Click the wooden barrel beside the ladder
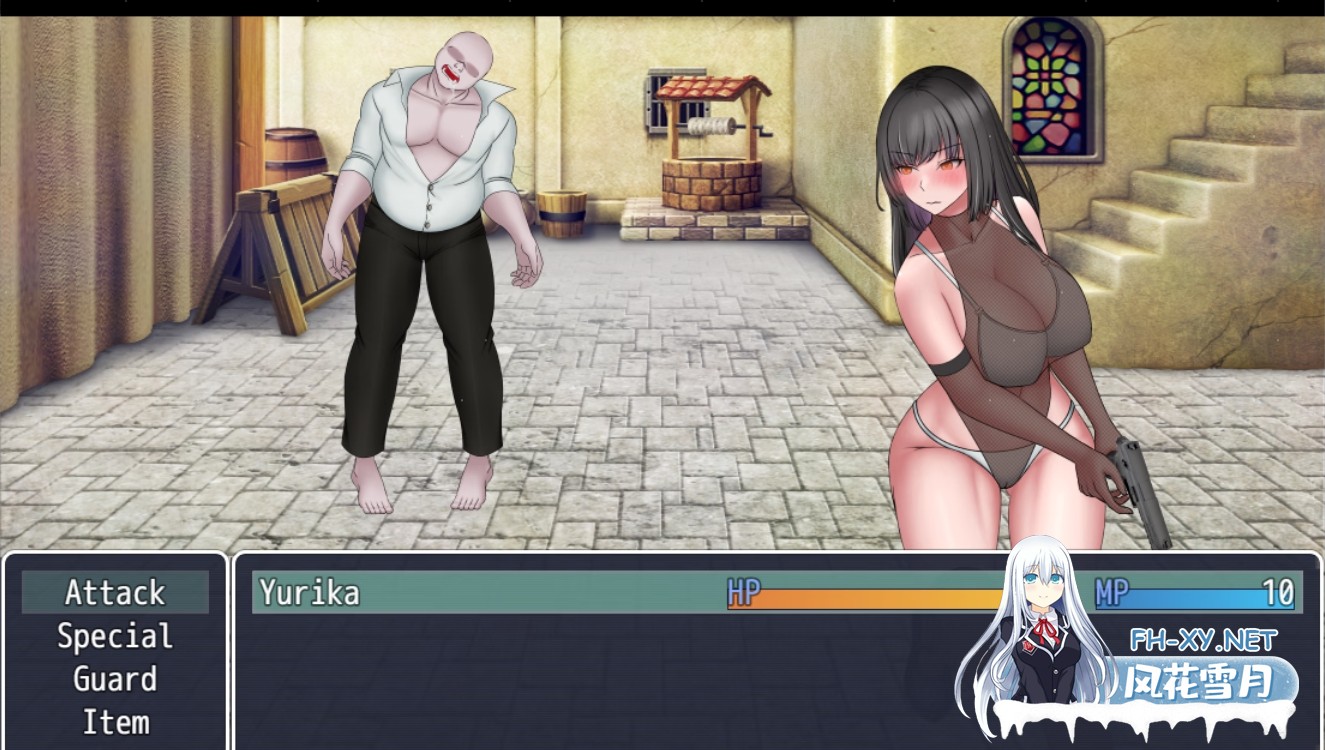 pos(297,150)
